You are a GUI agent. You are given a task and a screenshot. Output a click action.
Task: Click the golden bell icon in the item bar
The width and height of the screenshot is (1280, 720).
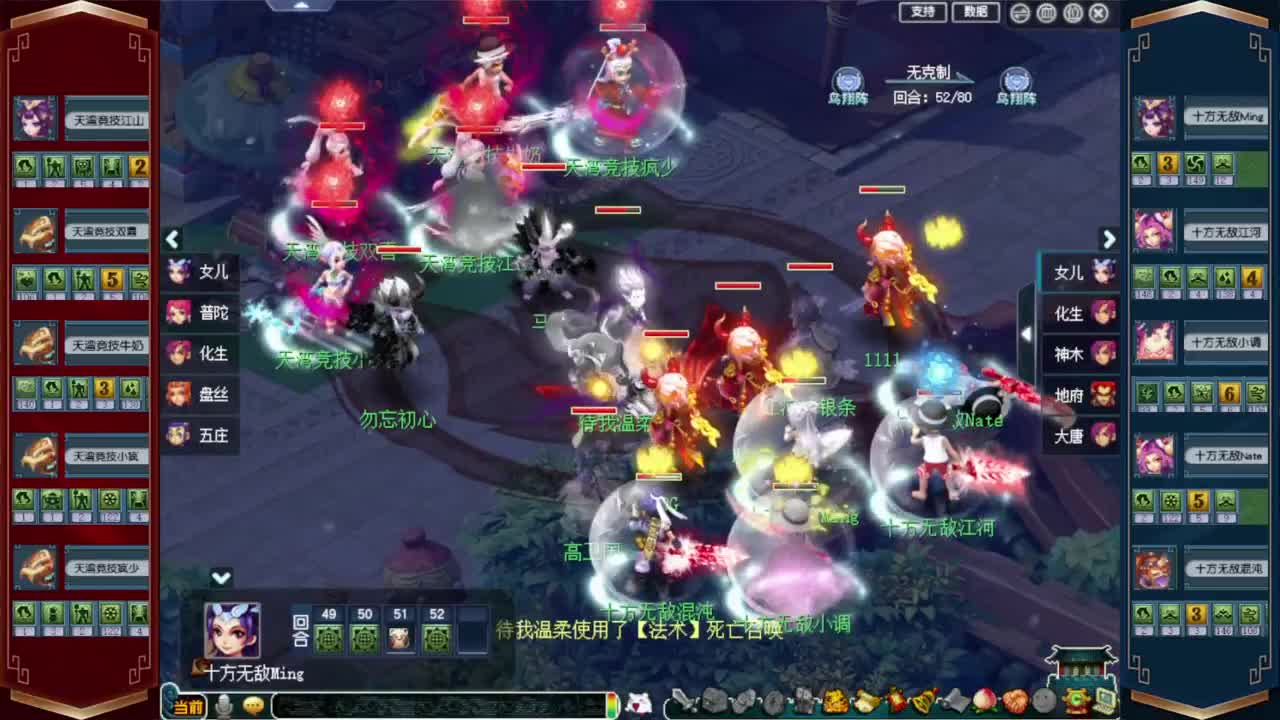pos(925,700)
